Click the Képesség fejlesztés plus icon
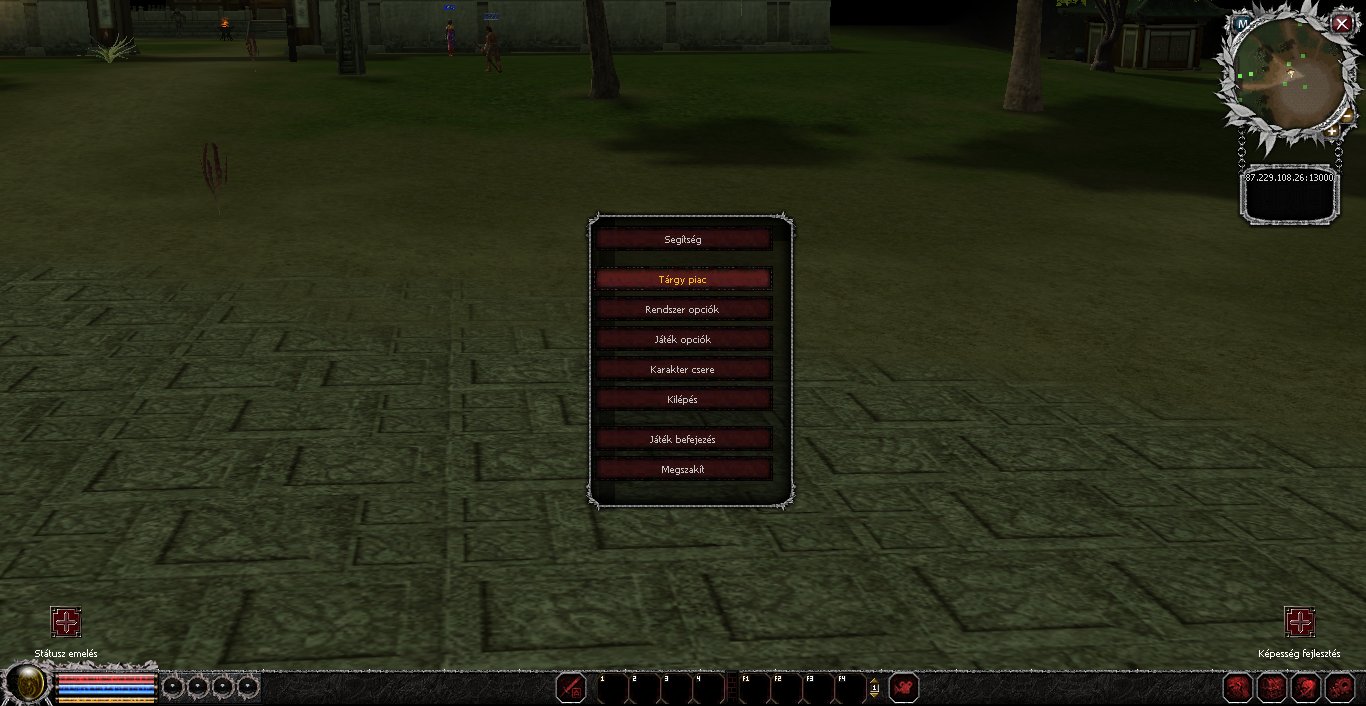Screen dimensions: 1366x706 (1299, 622)
